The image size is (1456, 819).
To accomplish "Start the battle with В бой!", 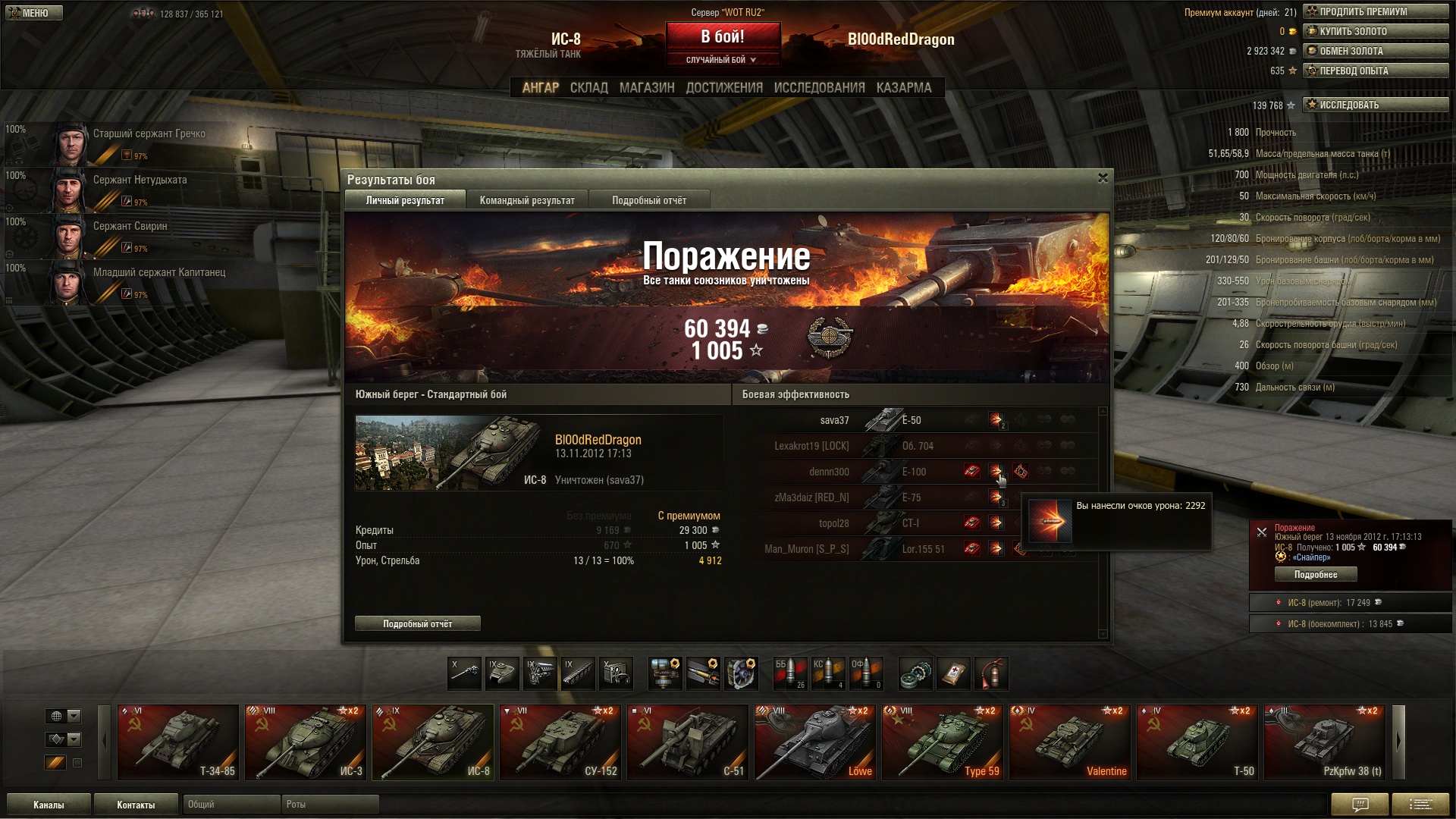I will (x=722, y=37).
